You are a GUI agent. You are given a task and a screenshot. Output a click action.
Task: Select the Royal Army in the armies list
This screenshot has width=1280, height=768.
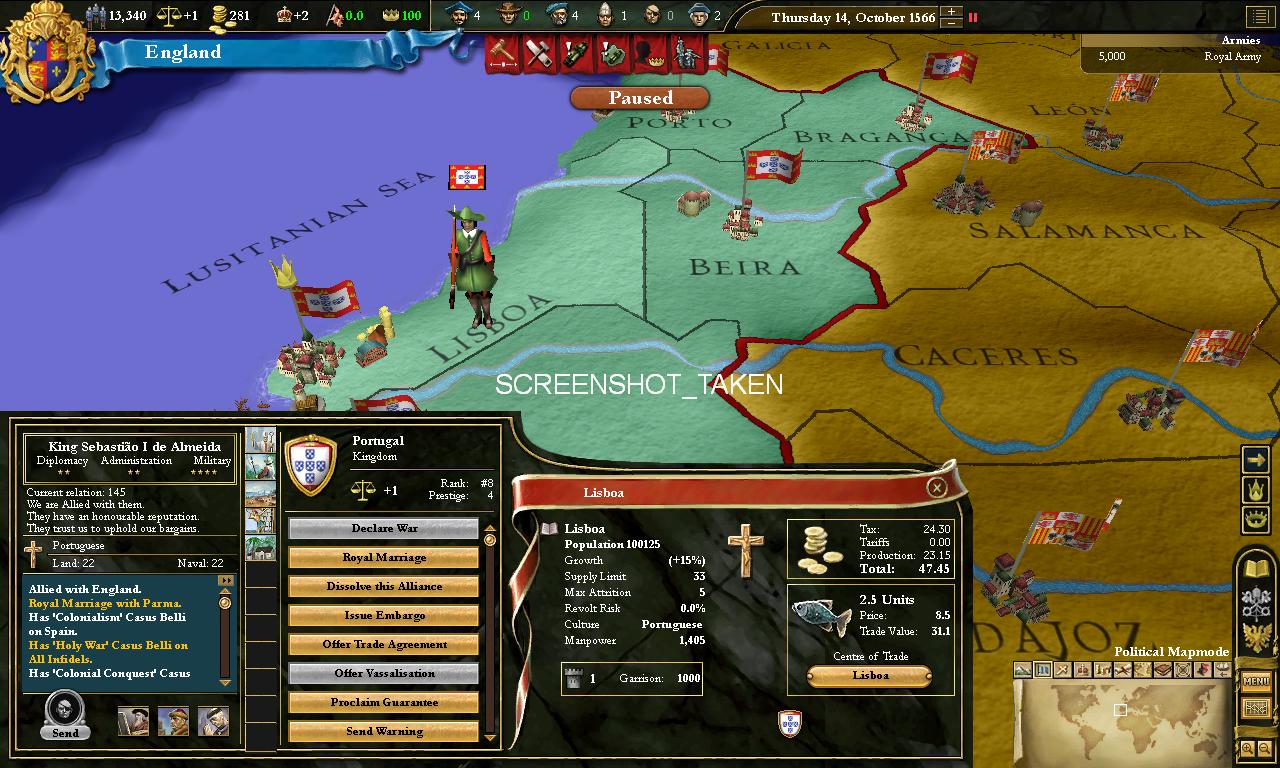pyautogui.click(x=1180, y=57)
